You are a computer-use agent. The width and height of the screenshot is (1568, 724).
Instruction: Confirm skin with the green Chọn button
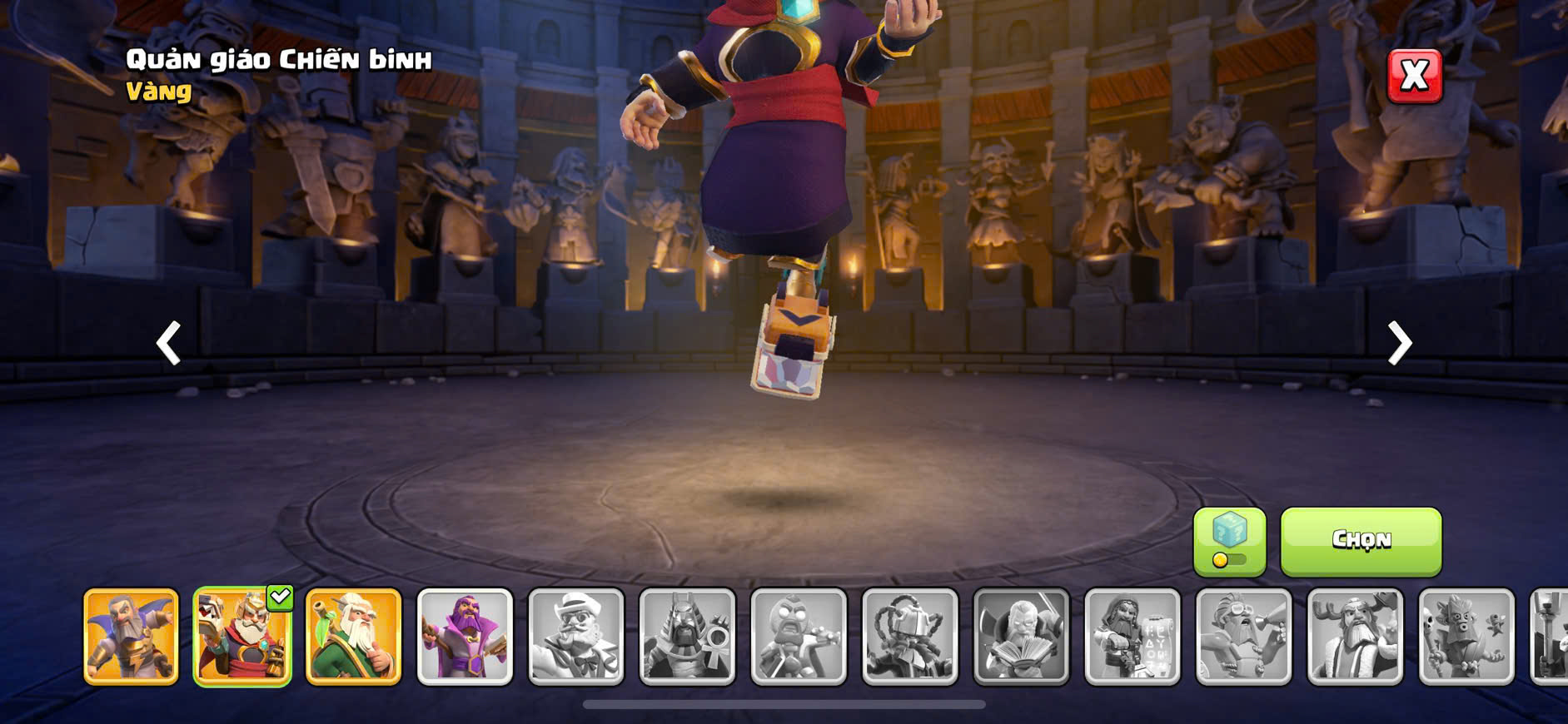pos(1361,542)
